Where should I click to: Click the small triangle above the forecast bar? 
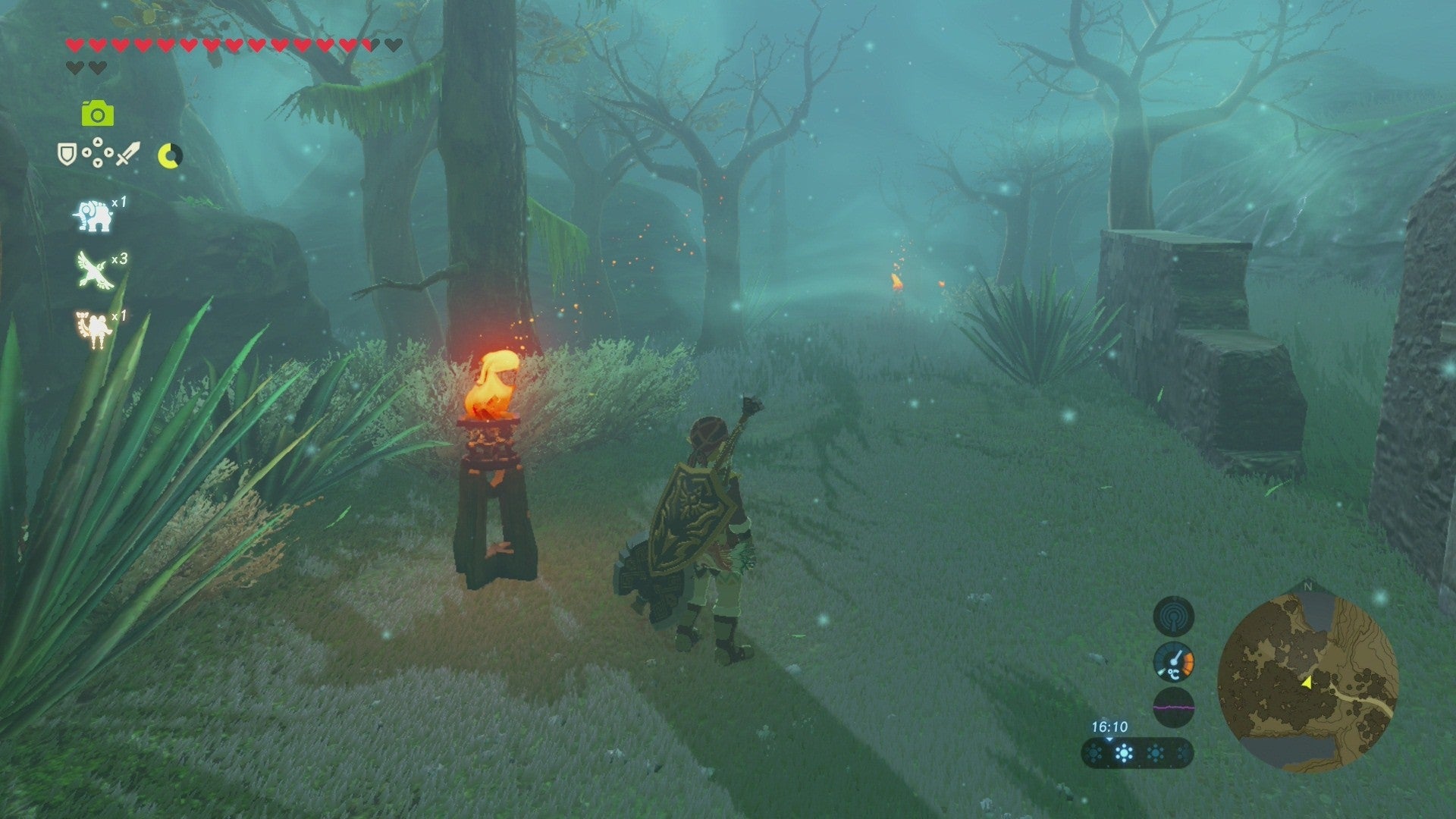click(x=1109, y=739)
